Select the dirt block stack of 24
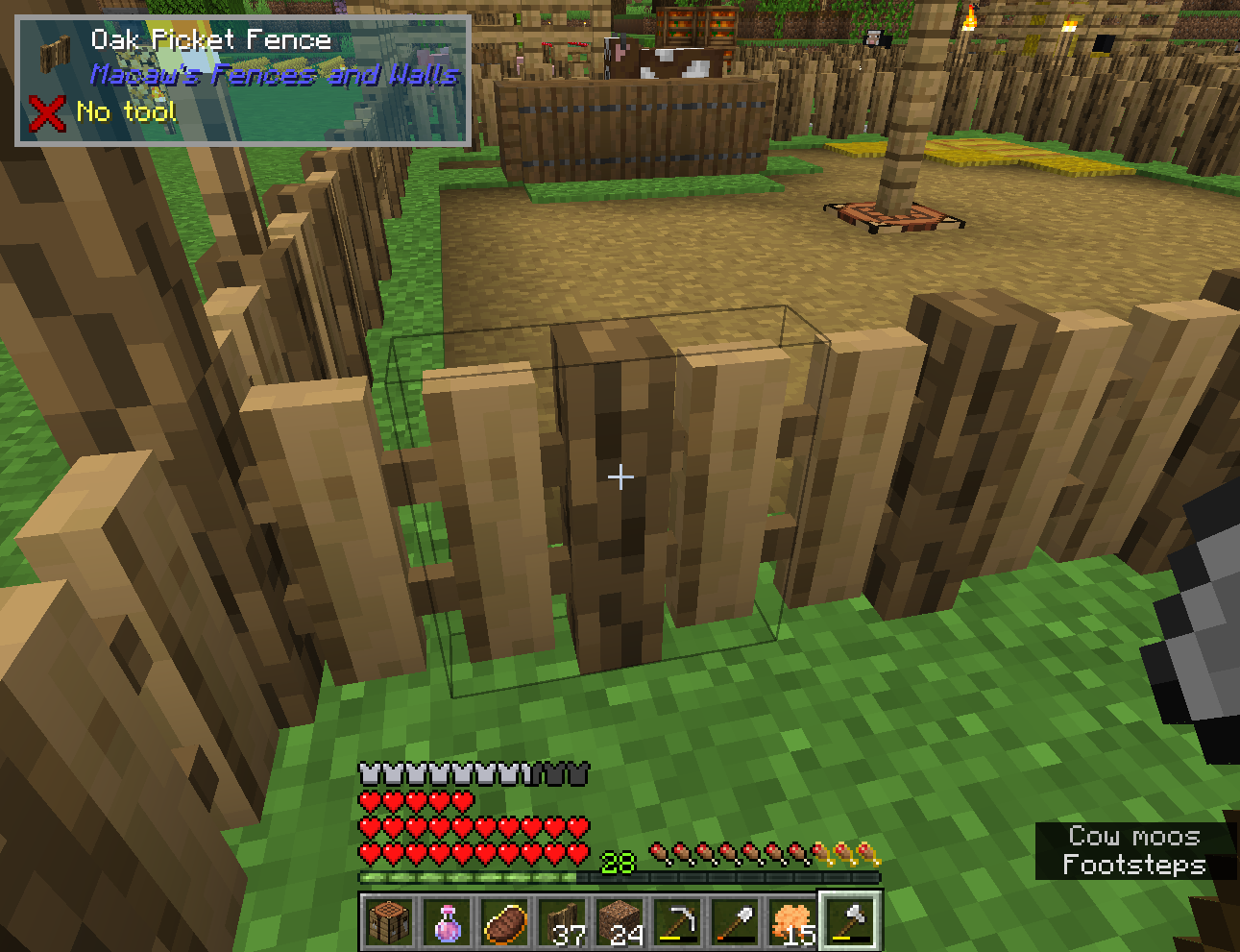 tap(622, 920)
